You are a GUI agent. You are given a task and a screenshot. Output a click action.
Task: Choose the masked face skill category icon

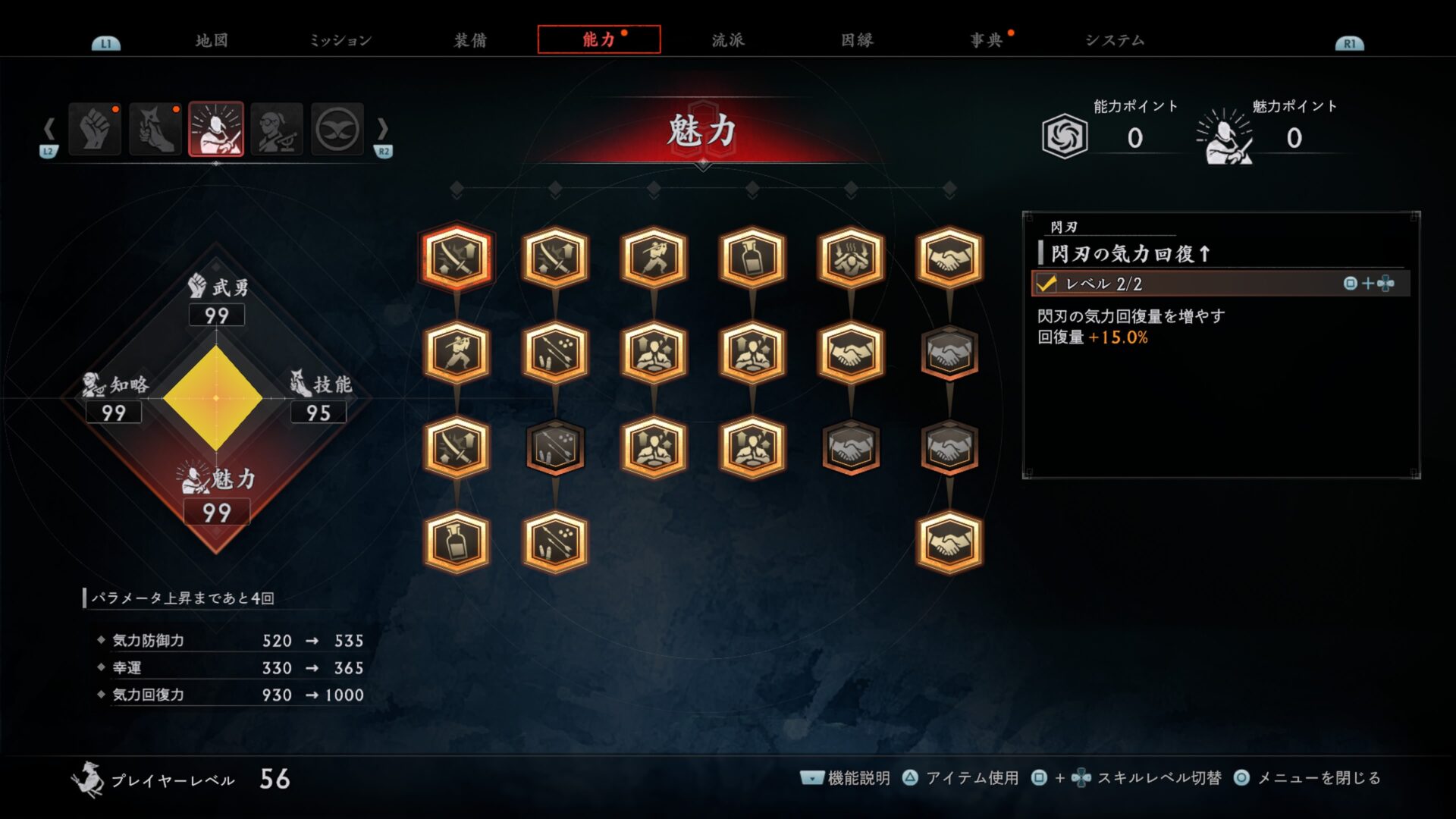point(337,130)
